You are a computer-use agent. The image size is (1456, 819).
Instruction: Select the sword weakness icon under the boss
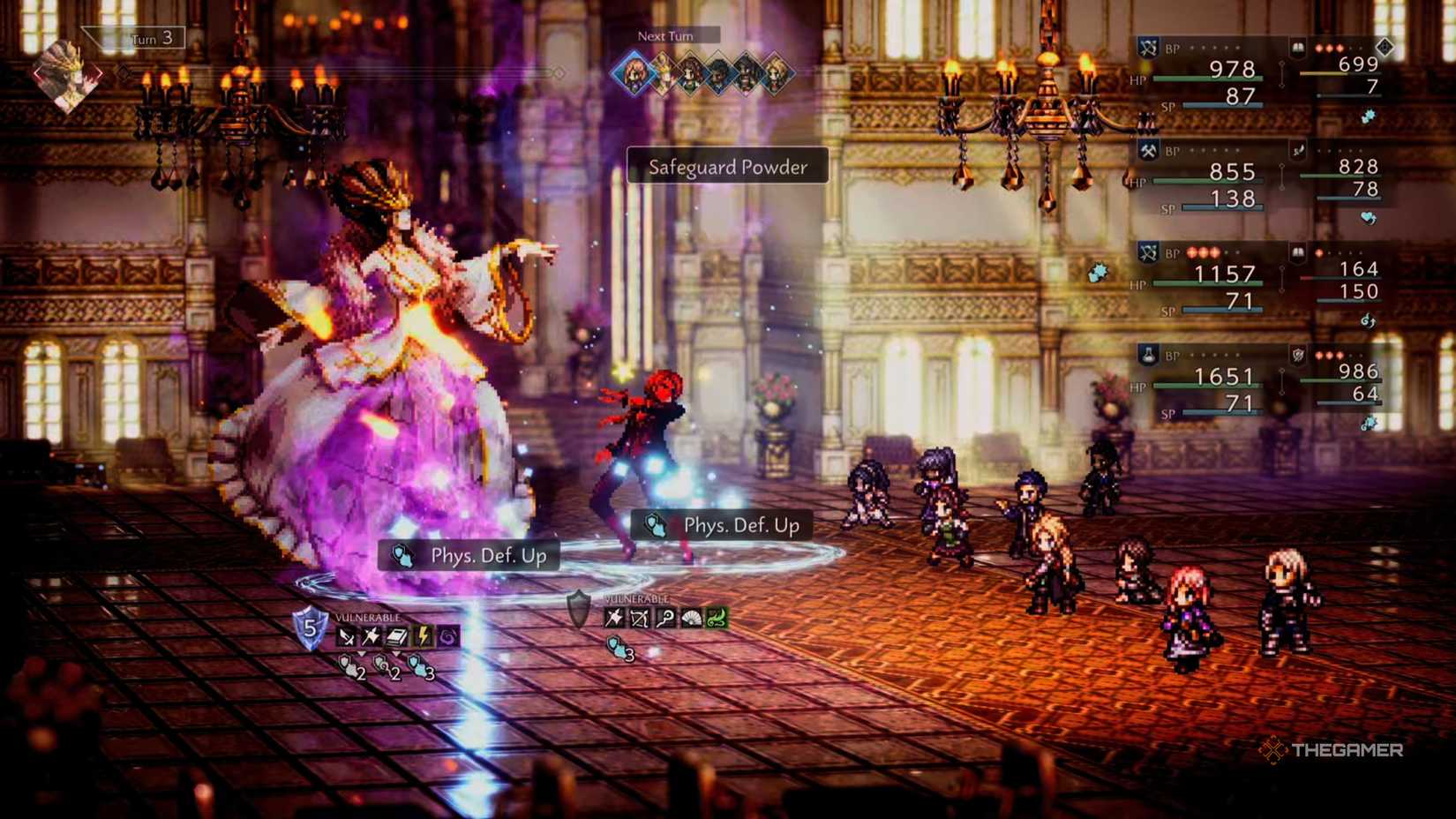[346, 635]
